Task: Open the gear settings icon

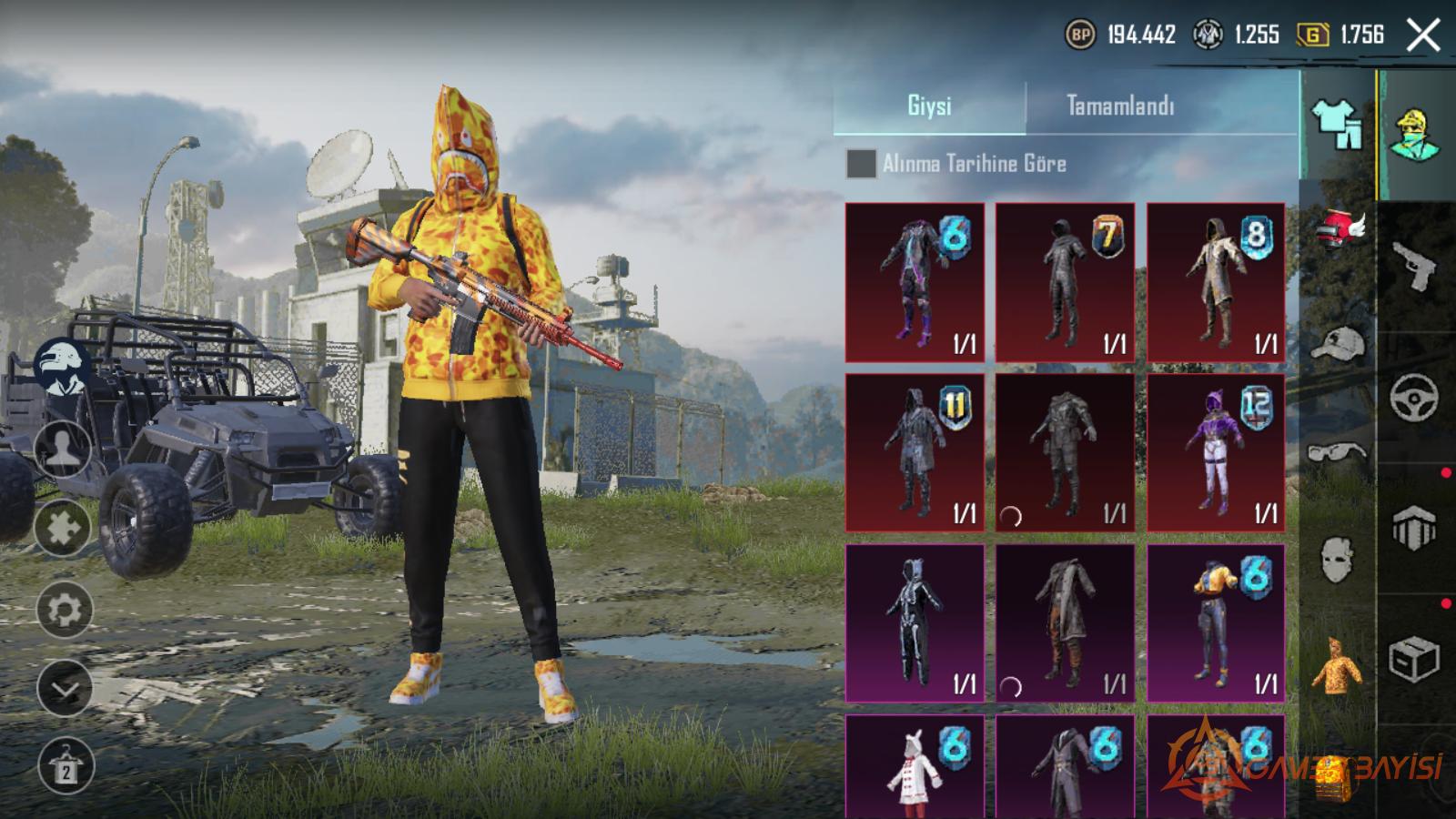Action: pos(64,610)
